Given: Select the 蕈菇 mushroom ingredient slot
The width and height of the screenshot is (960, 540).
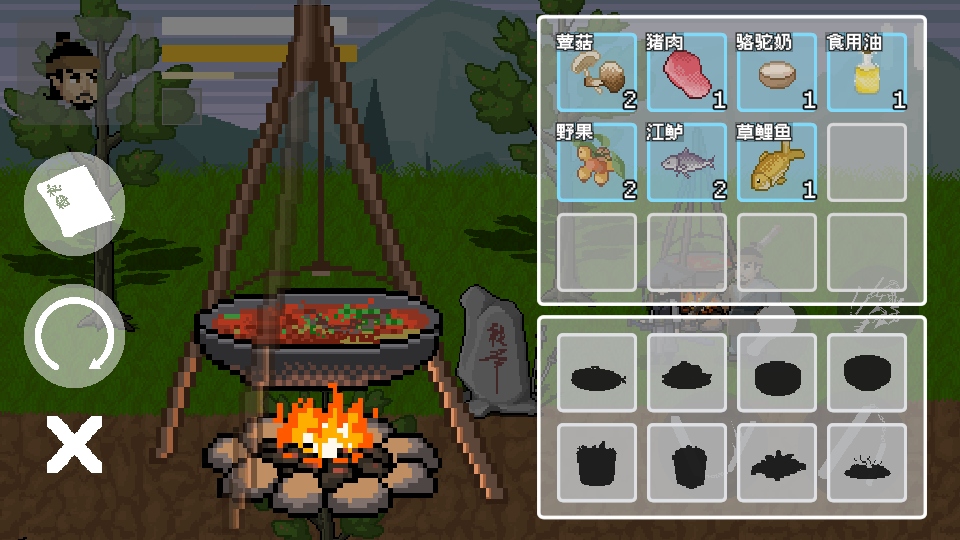Looking at the screenshot, I should point(597,72).
